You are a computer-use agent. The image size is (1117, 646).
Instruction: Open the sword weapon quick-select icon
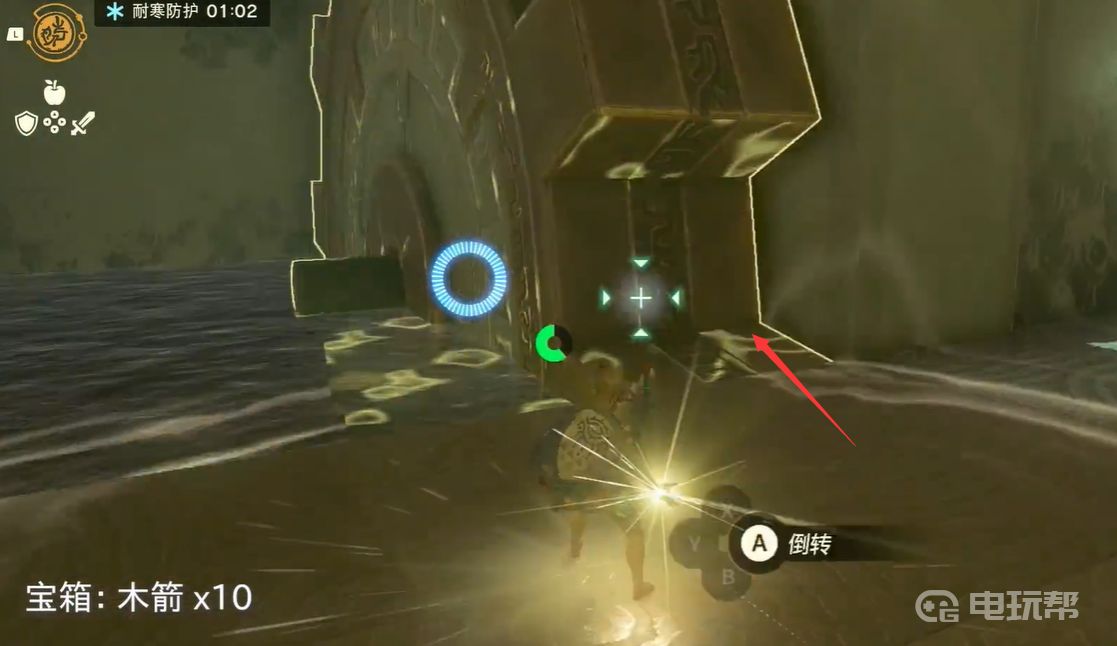pyautogui.click(x=83, y=124)
